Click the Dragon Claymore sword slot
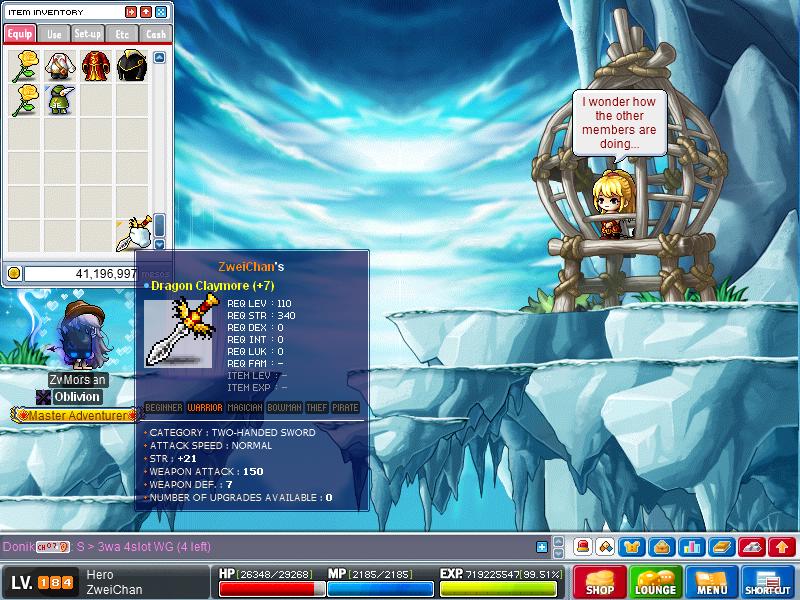 [x=133, y=231]
